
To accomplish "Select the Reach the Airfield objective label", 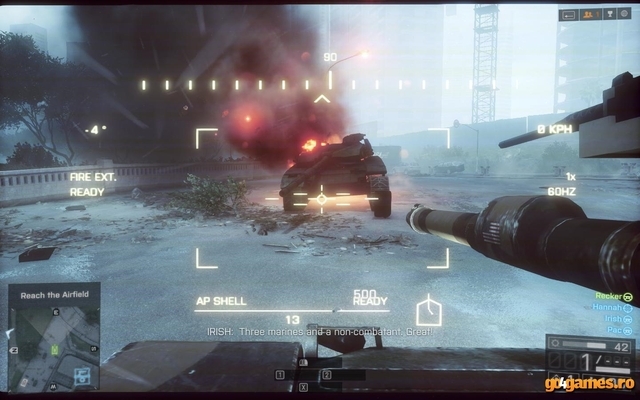I will pyautogui.click(x=53, y=295).
